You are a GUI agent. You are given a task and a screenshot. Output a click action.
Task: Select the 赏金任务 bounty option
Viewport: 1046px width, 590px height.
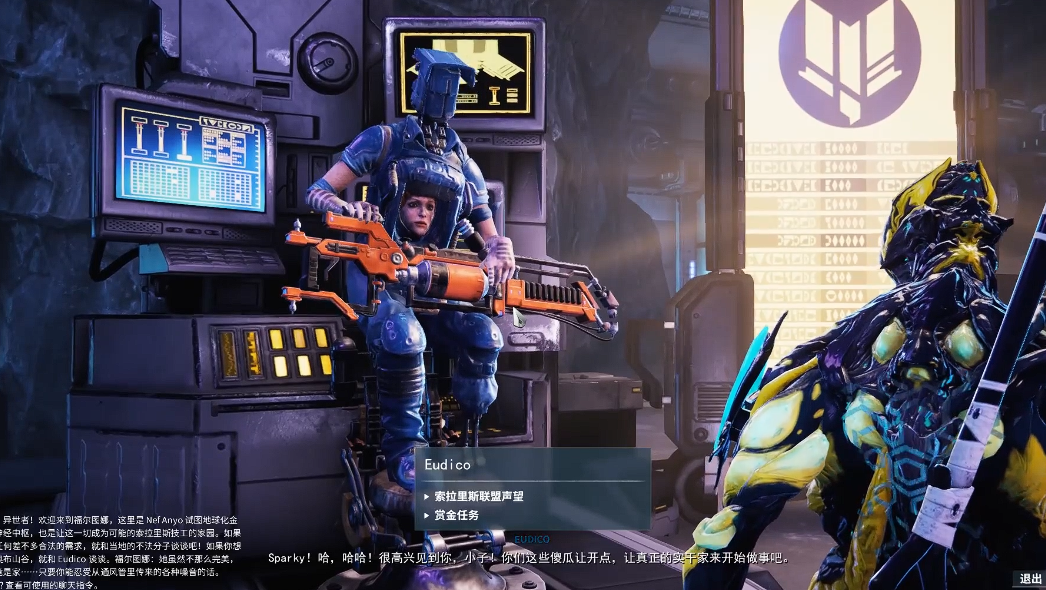click(456, 515)
